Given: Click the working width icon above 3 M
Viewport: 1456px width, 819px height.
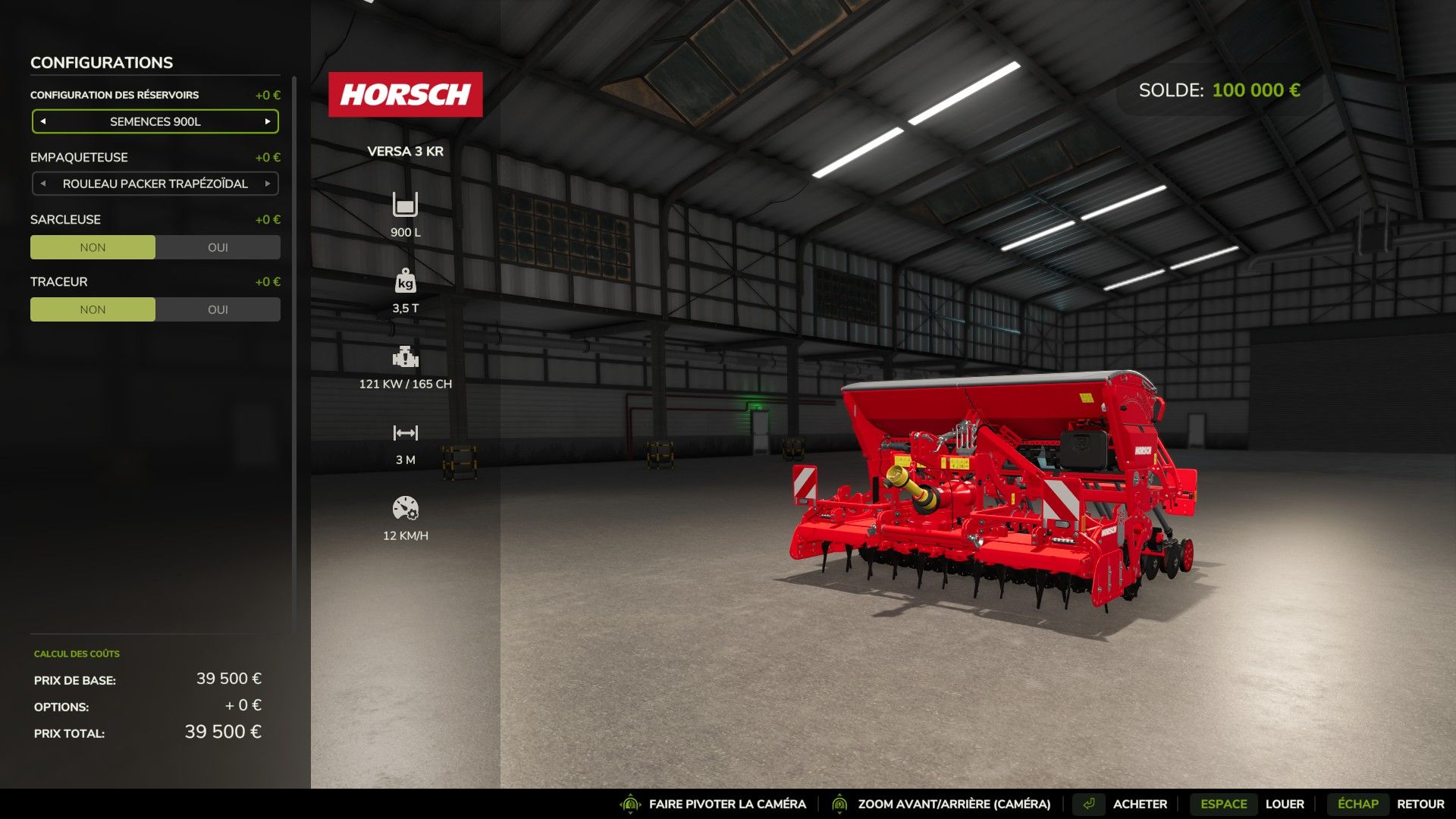Looking at the screenshot, I should [406, 432].
